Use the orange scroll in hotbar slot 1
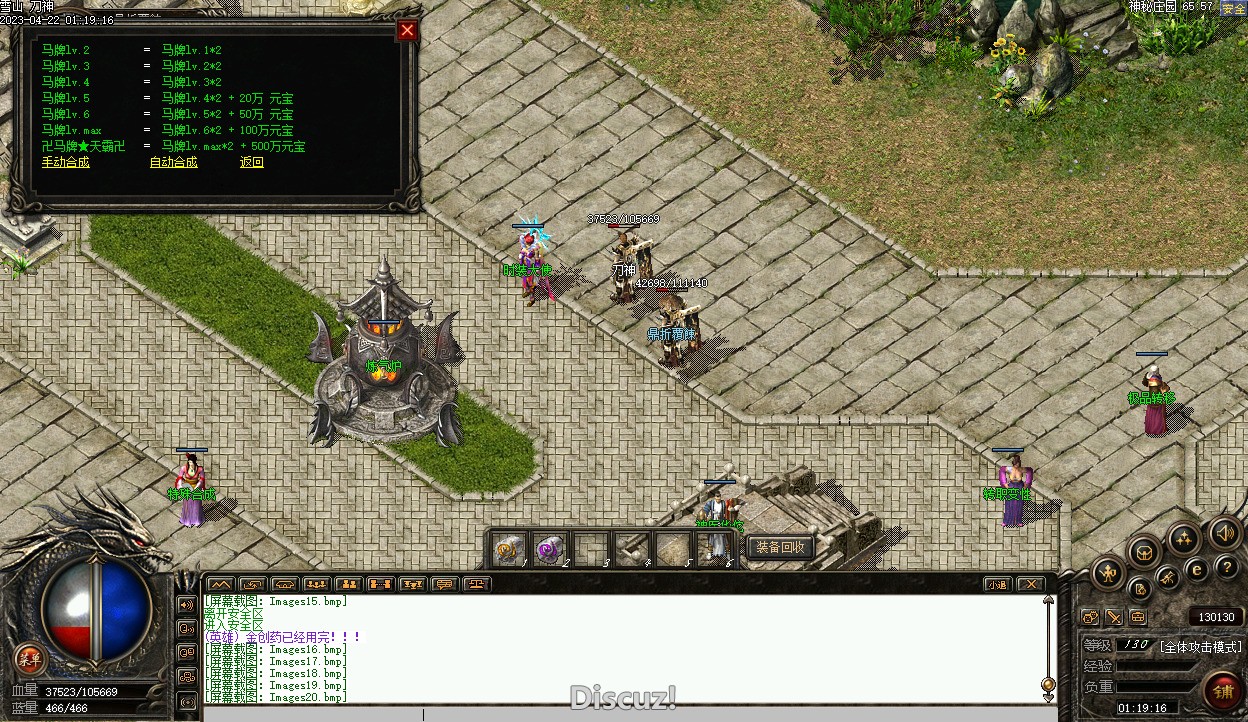This screenshot has height=722, width=1248. point(508,548)
